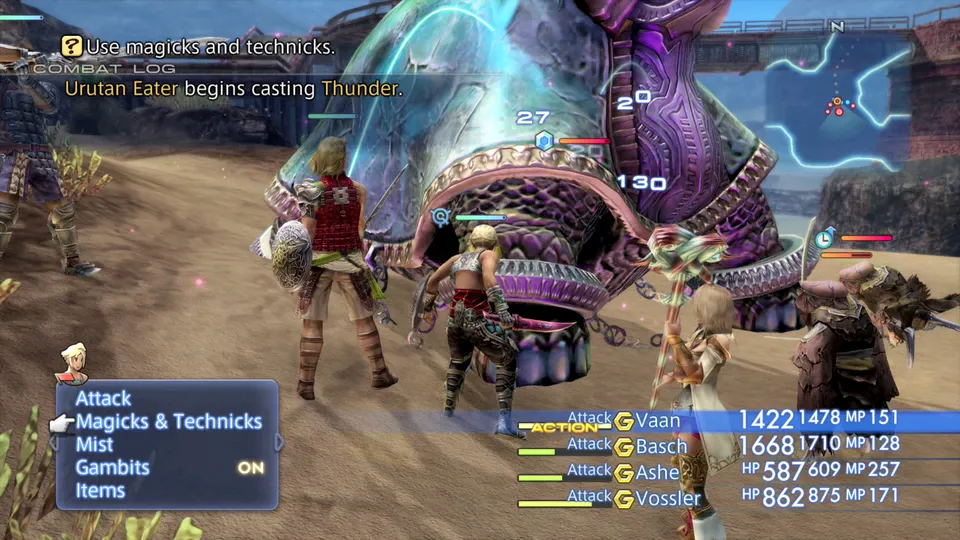The width and height of the screenshot is (960, 540).
Task: Select Vaan in the party list
Action: point(661,421)
